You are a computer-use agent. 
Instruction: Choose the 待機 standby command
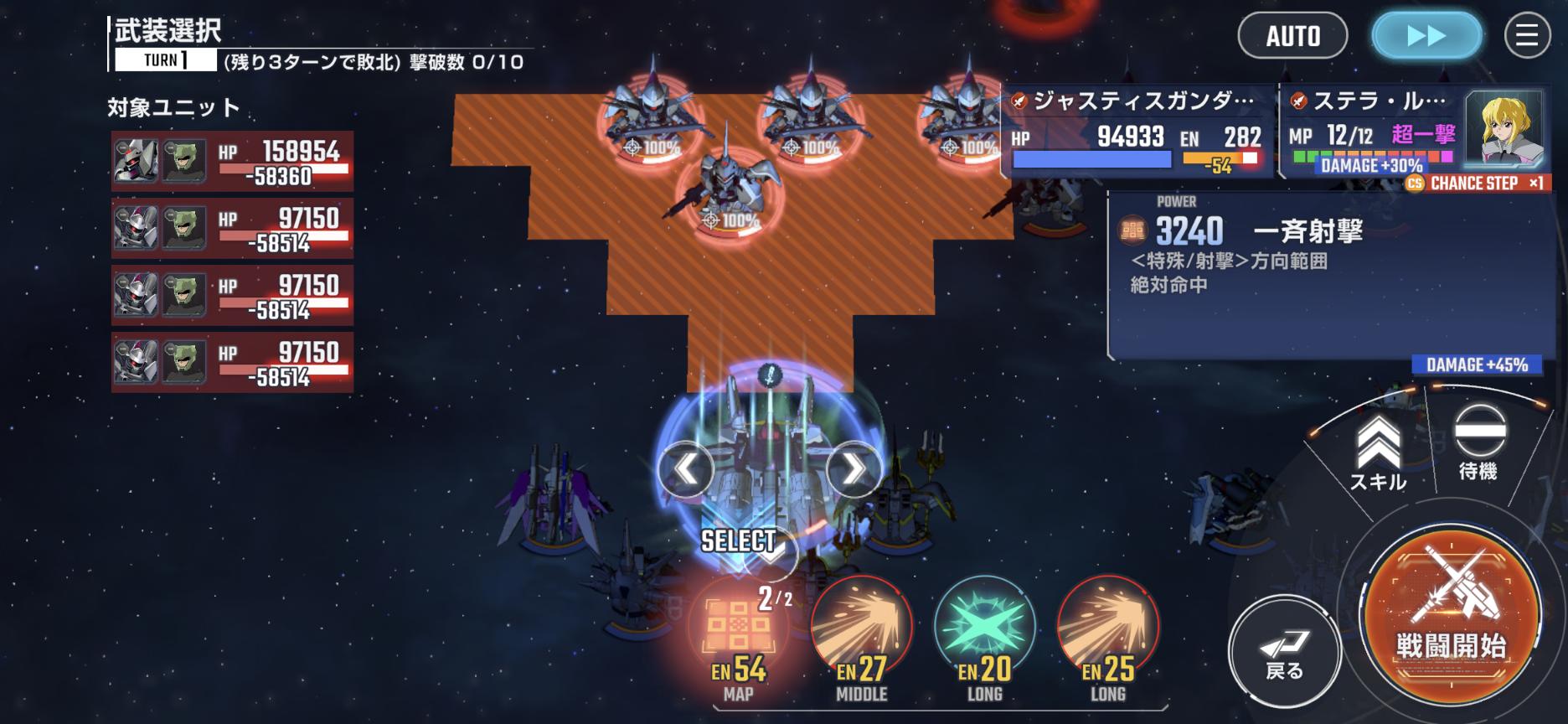(1478, 444)
